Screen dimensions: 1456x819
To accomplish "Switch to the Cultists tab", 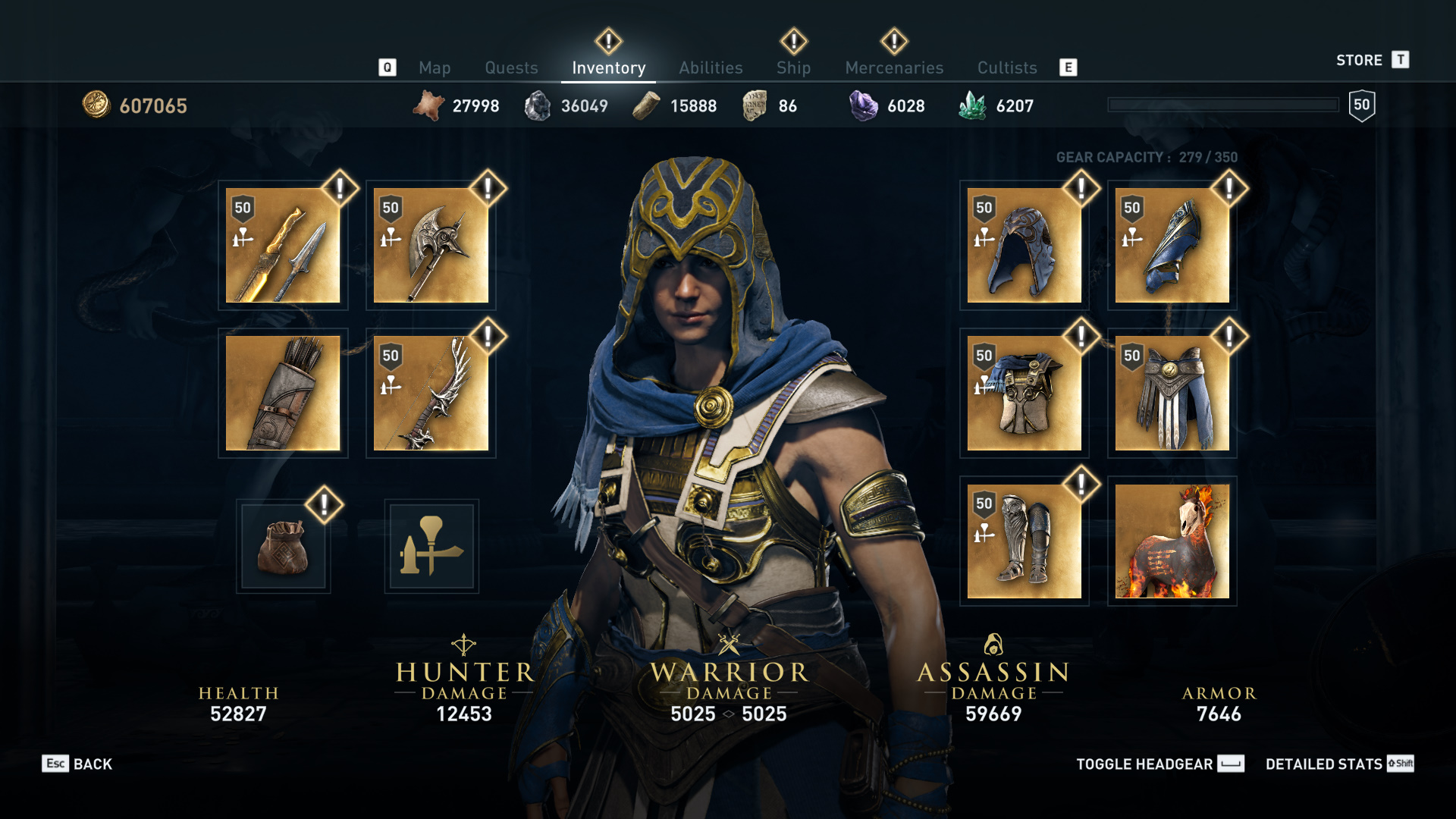I will (1006, 68).
